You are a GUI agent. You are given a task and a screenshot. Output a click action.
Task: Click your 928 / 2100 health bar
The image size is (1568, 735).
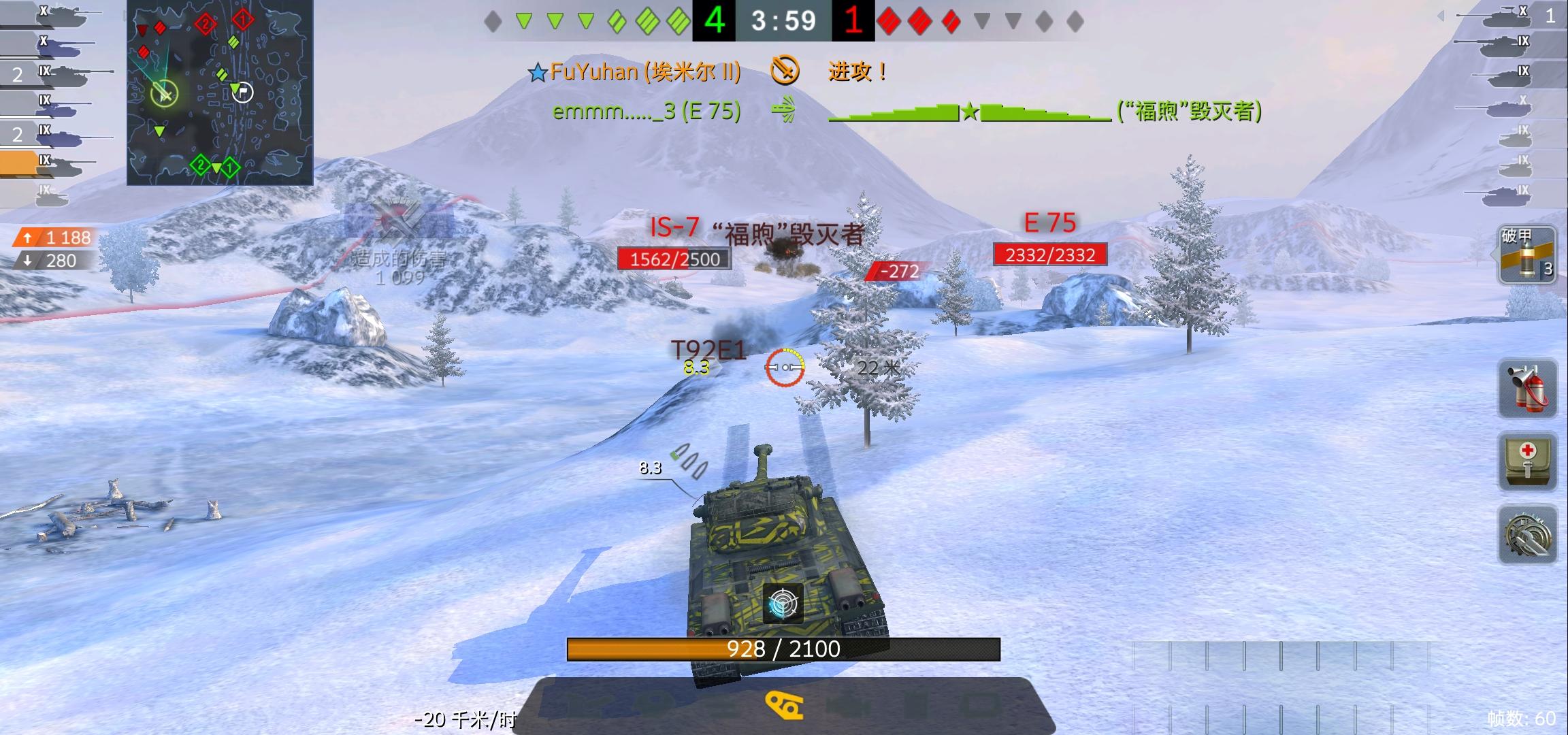(783, 649)
